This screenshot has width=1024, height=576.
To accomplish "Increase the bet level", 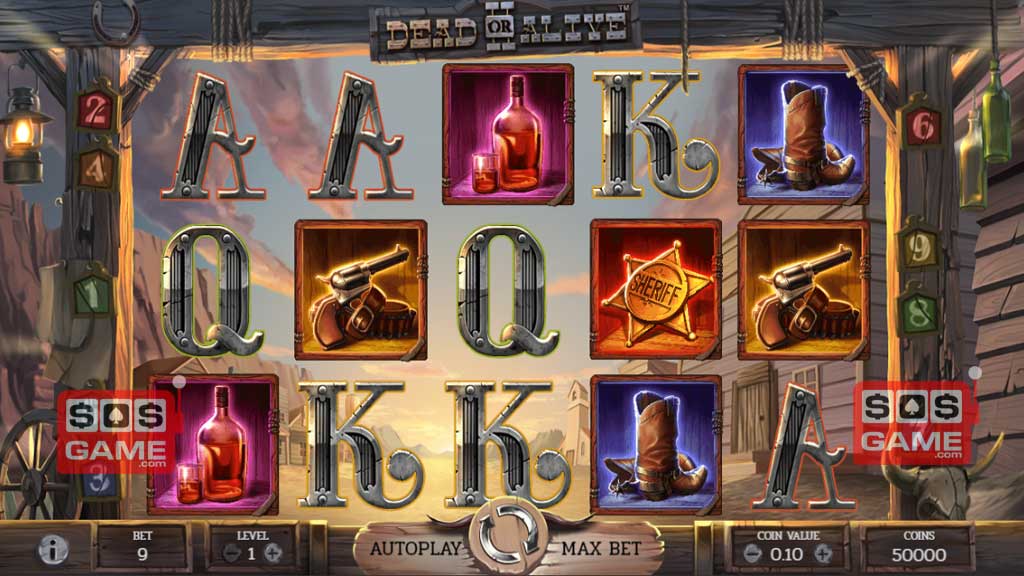I will click(273, 553).
